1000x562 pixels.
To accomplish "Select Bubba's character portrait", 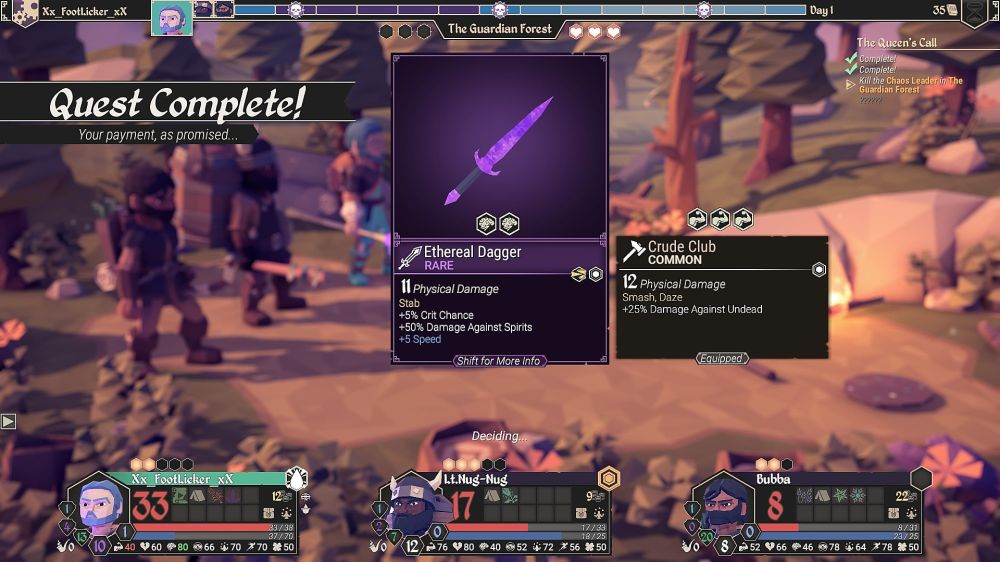I will [x=720, y=511].
